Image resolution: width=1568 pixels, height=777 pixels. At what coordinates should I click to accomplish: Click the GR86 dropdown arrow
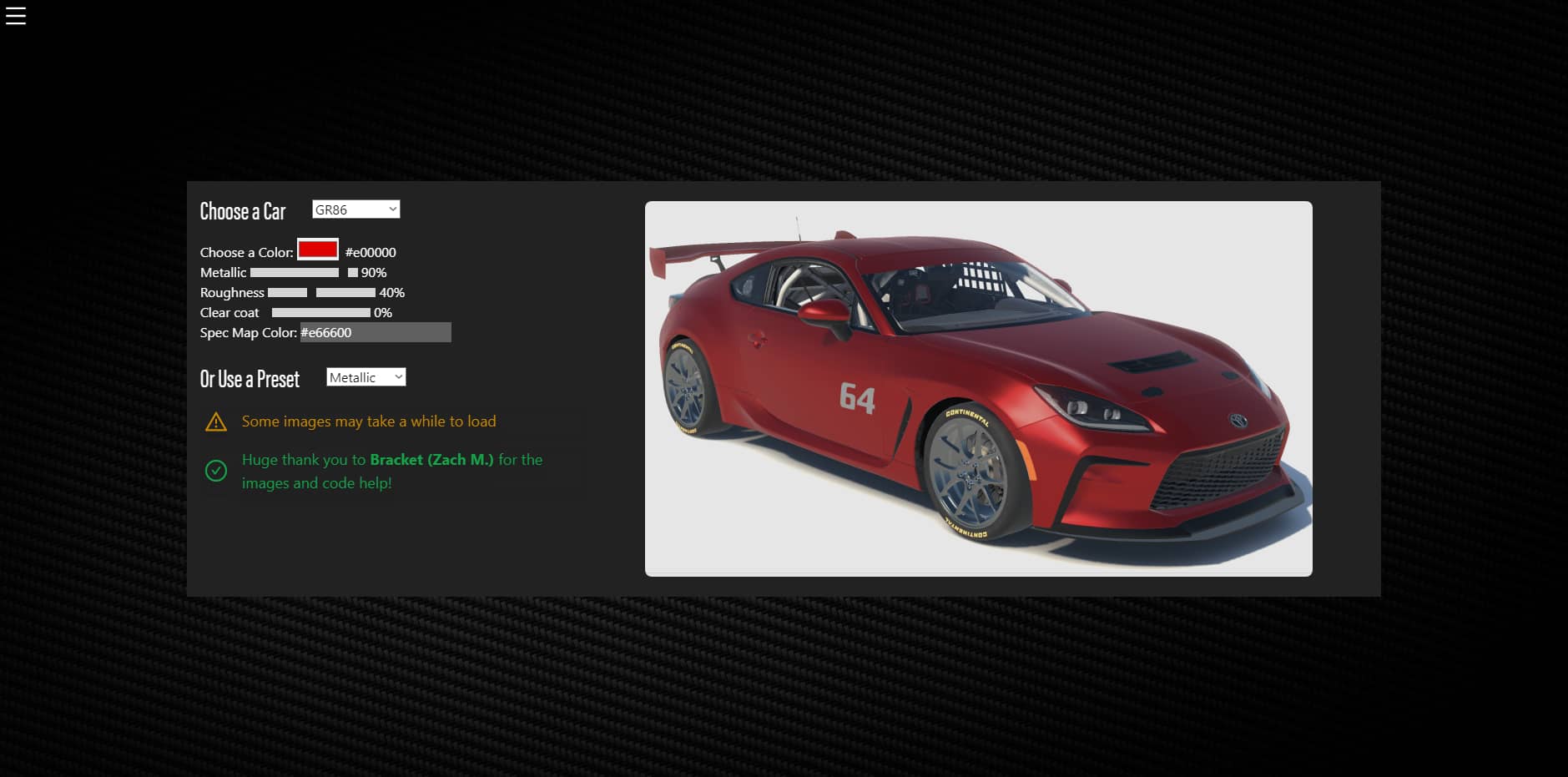[392, 209]
